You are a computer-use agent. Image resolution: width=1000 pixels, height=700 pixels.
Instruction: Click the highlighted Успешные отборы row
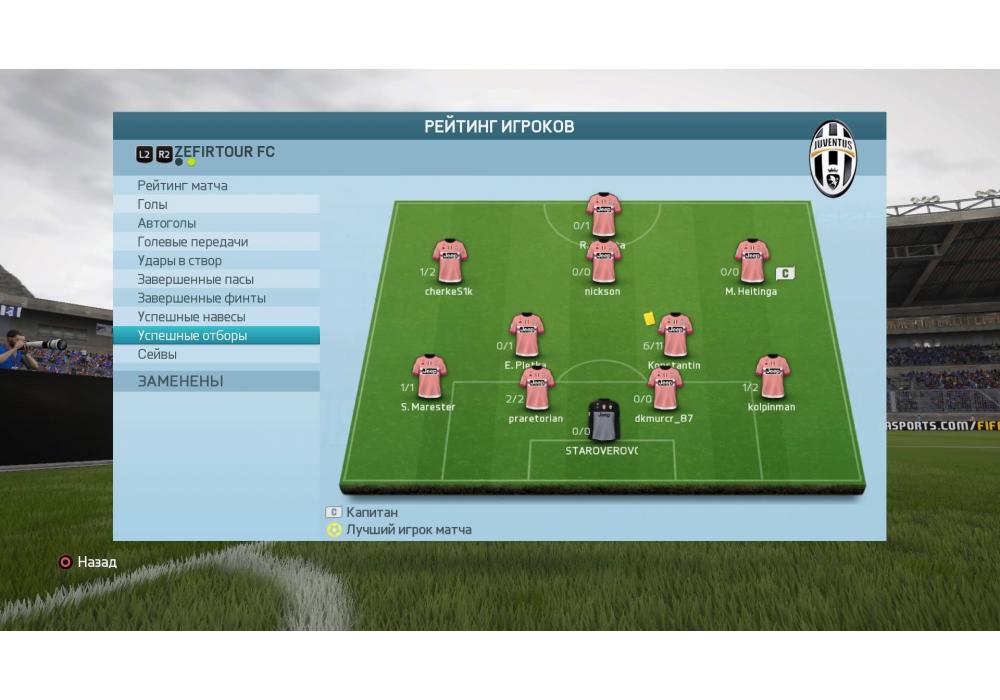tap(192, 336)
